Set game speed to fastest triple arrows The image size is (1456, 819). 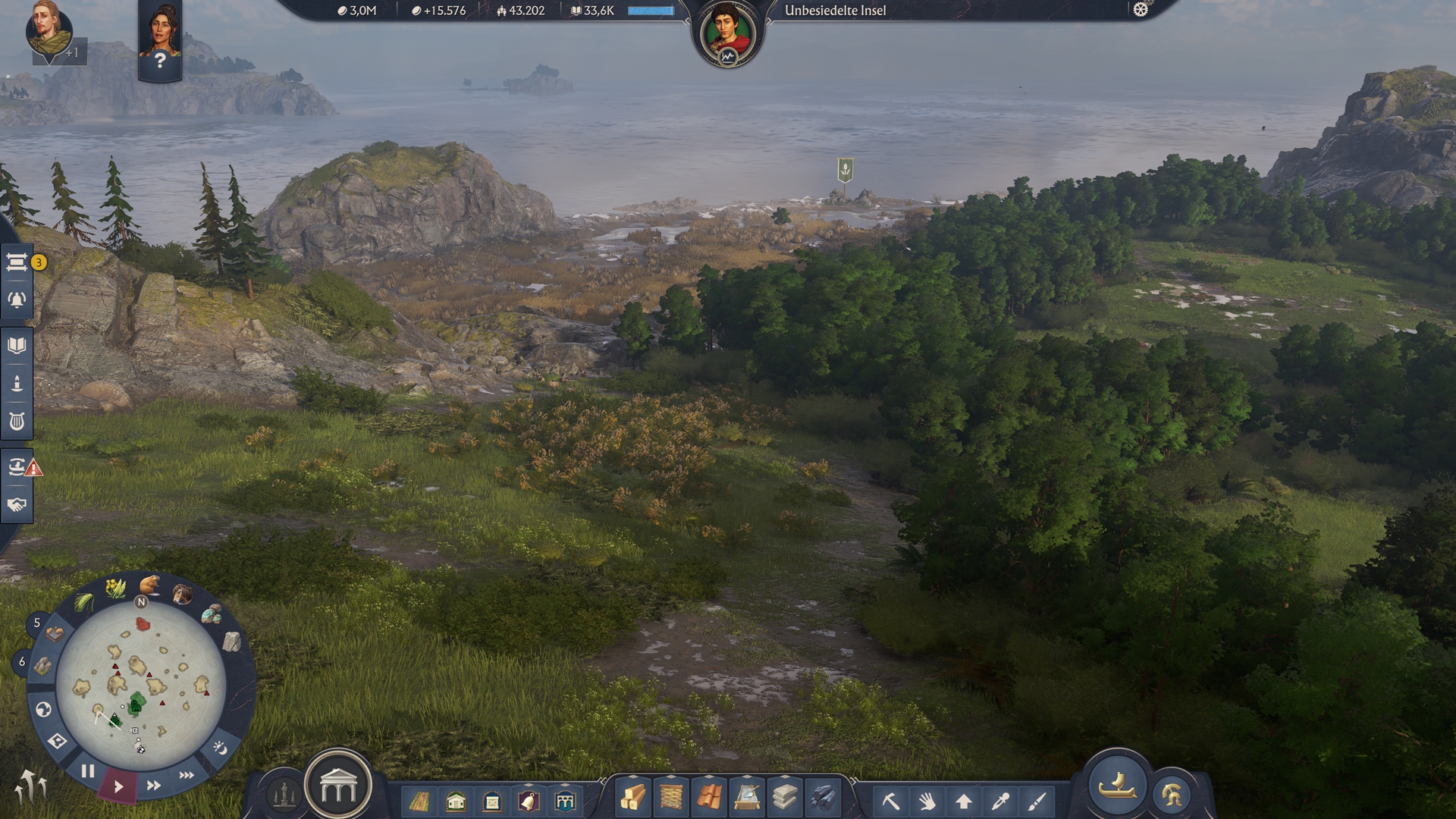(x=187, y=775)
